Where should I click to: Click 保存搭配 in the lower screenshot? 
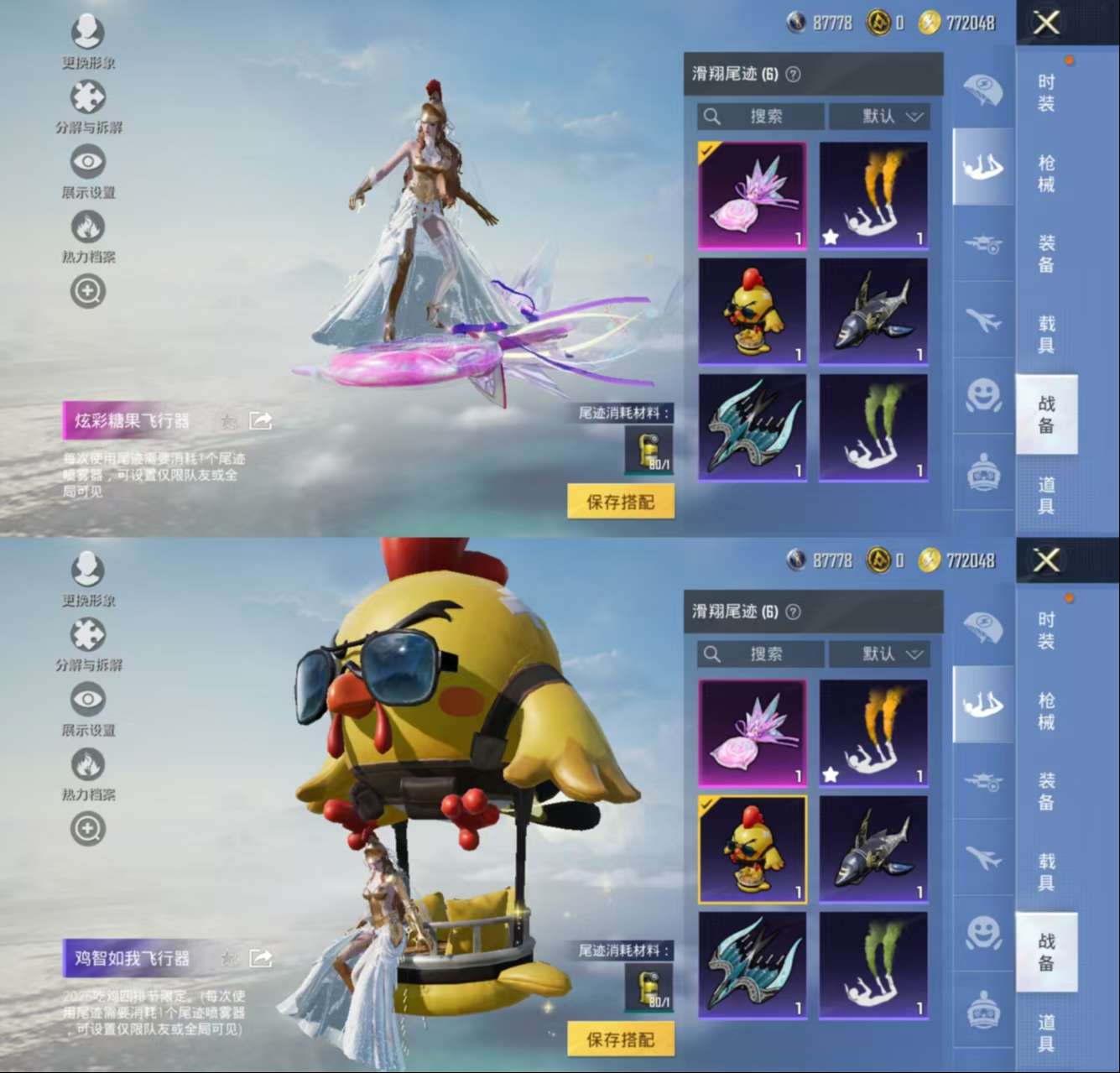[620, 1039]
